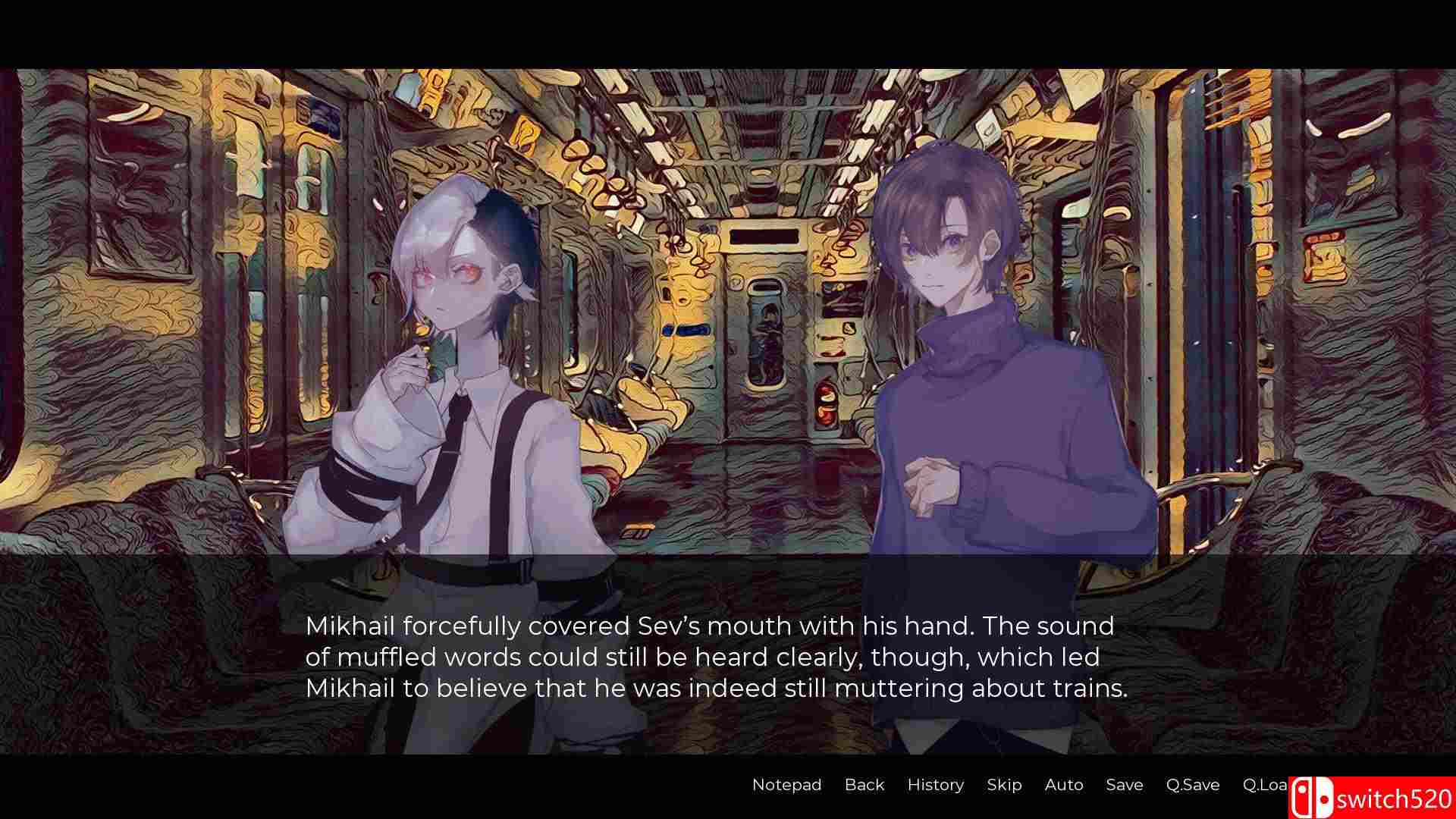1456x819 pixels.
Task: Click the Skip option in the quick menu
Action: (1003, 785)
